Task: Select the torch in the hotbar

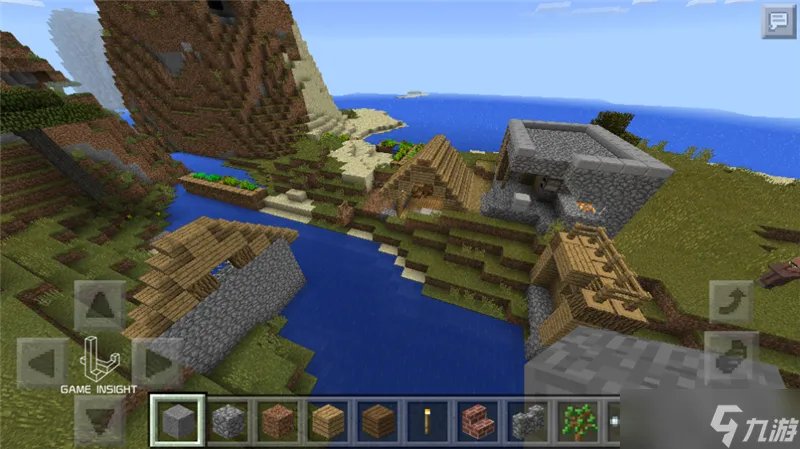Action: (x=428, y=421)
